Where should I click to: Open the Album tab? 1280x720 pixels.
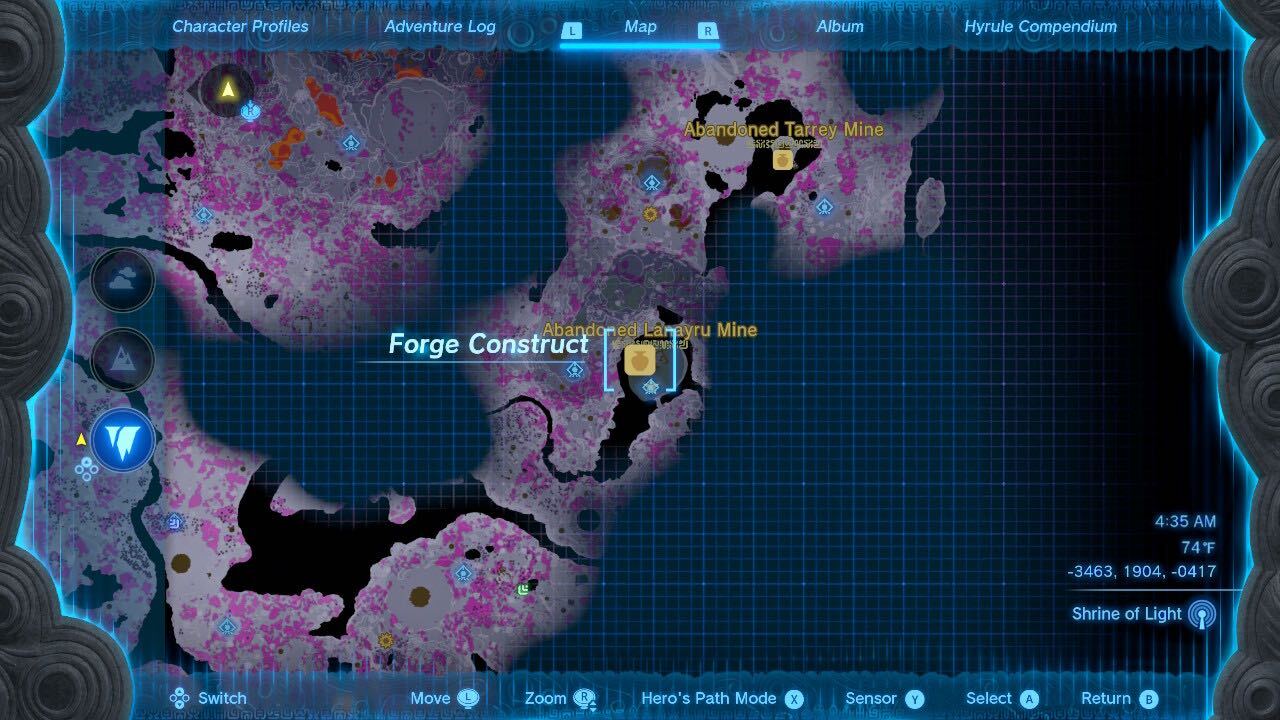839,27
